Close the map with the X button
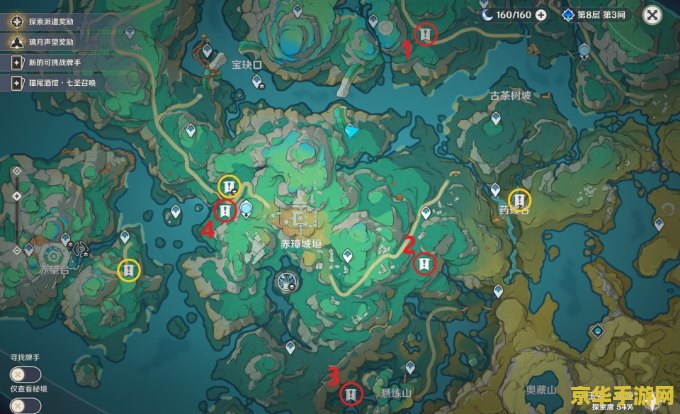 click(x=652, y=15)
